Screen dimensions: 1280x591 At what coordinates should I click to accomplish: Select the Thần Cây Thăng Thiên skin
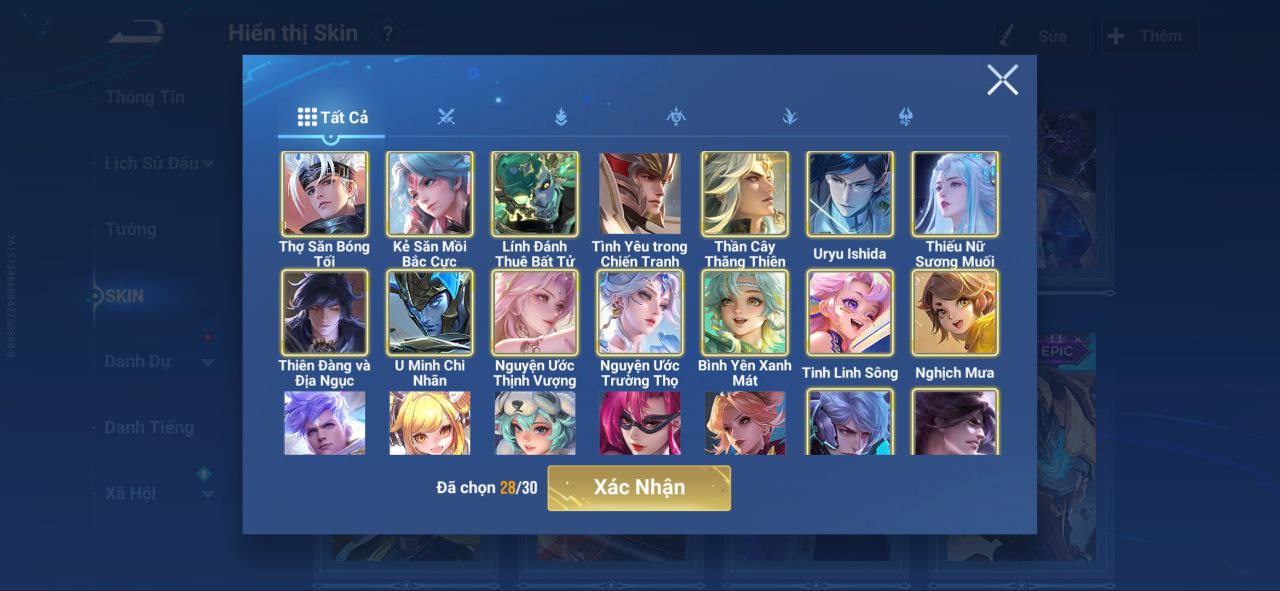744,194
